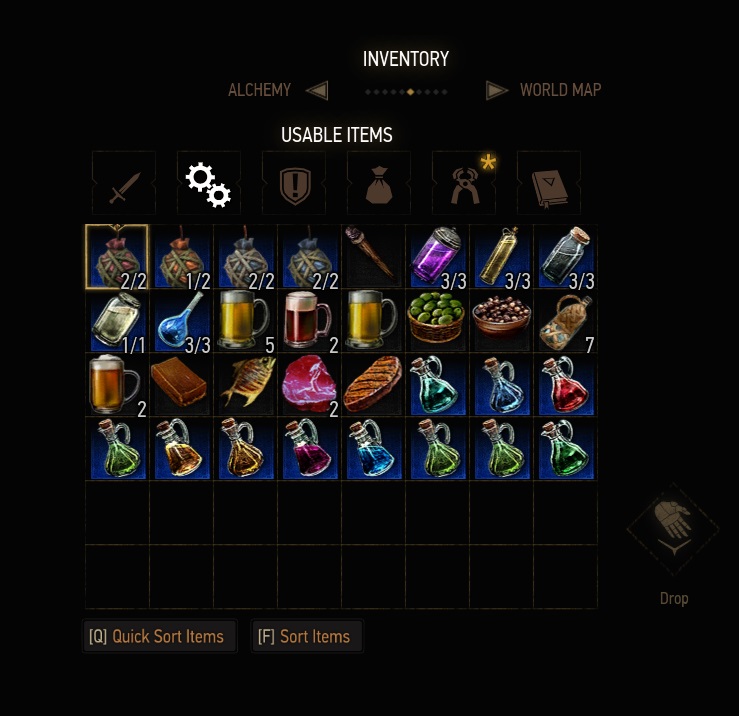739x716 pixels.
Task: Pick the round blue flask potion
Action: pos(181,320)
